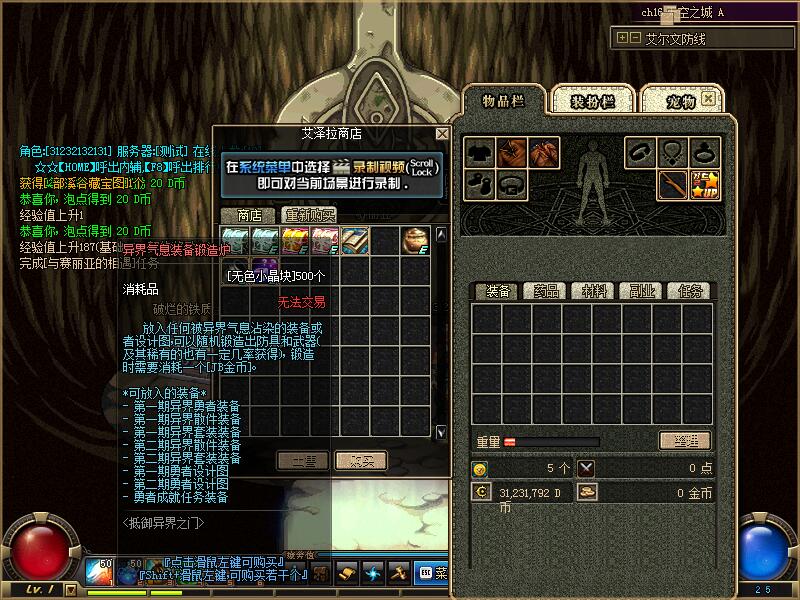Click the 整理 sort button
800x600 pixels.
(684, 440)
